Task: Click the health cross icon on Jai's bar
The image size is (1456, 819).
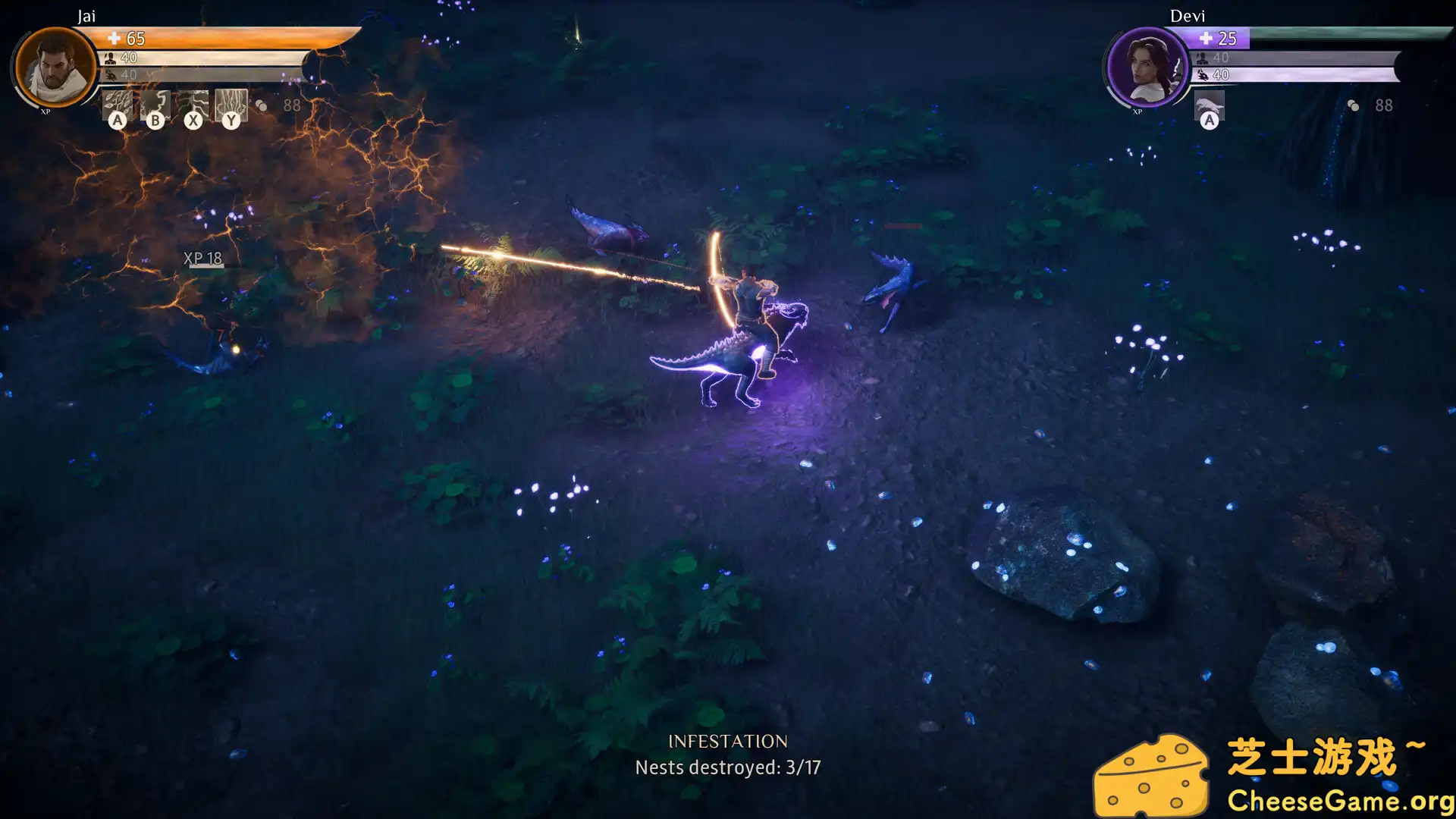Action: click(x=114, y=39)
